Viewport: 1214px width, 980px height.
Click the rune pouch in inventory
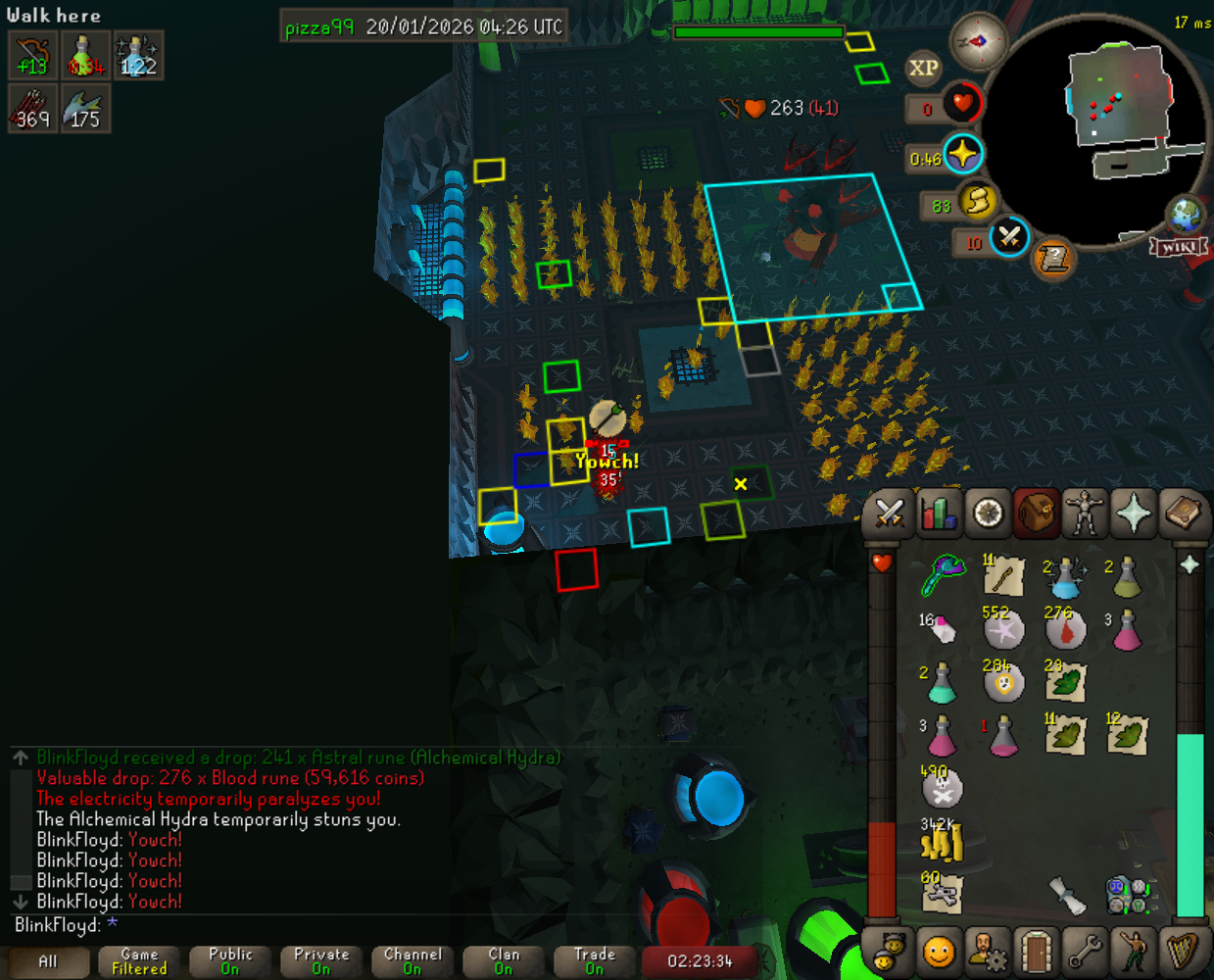(1127, 894)
